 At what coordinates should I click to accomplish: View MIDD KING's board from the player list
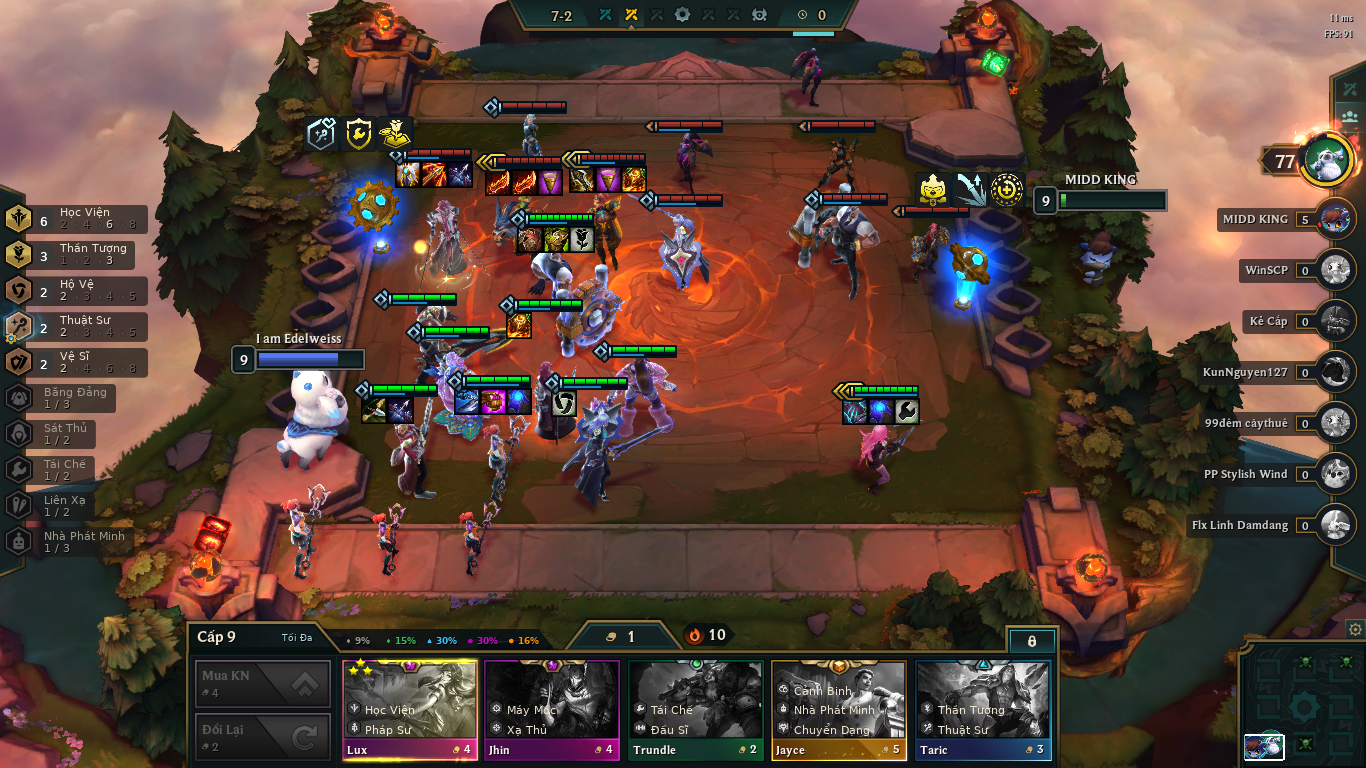(1335, 219)
